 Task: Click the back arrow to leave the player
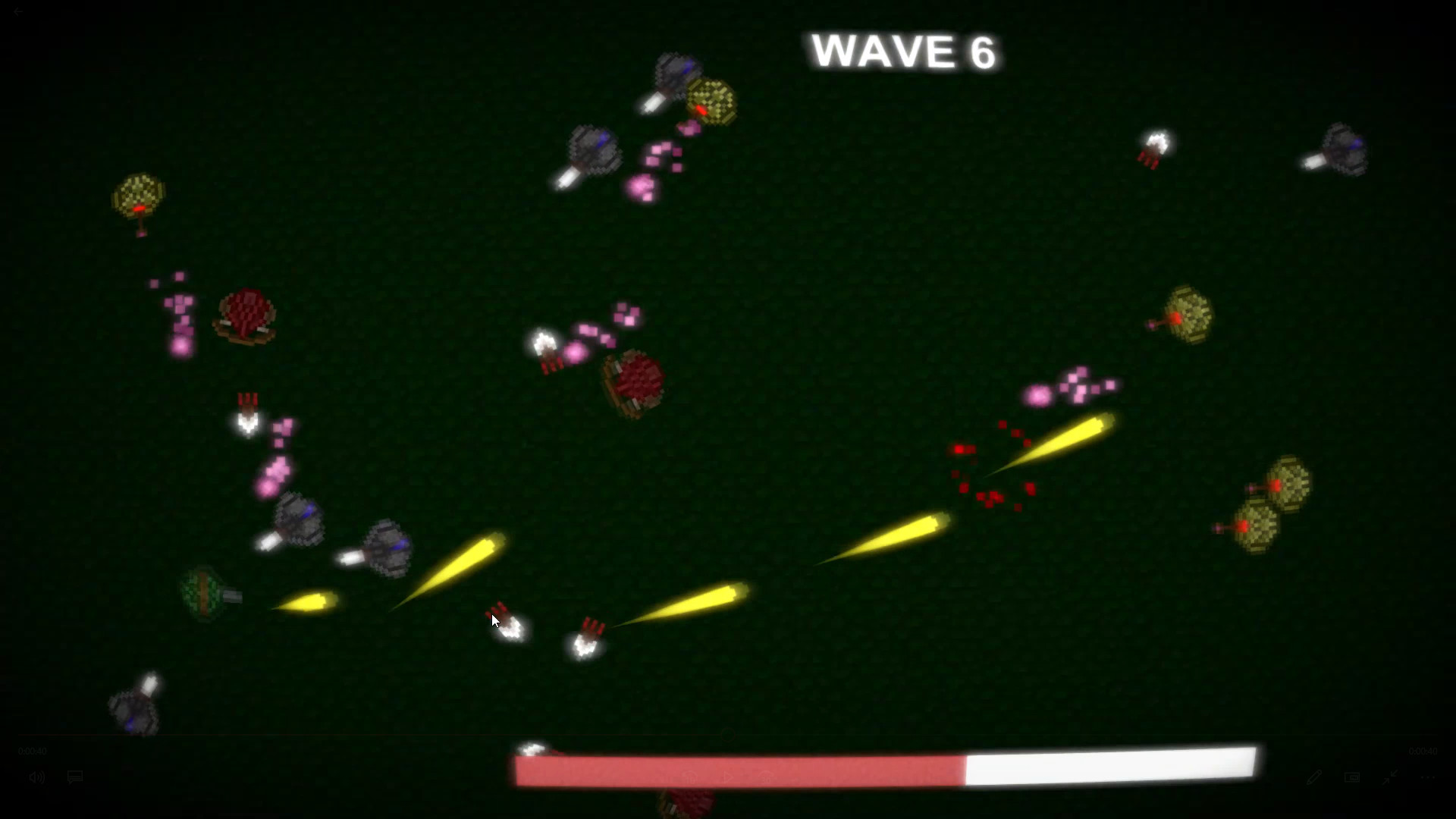pos(19,12)
